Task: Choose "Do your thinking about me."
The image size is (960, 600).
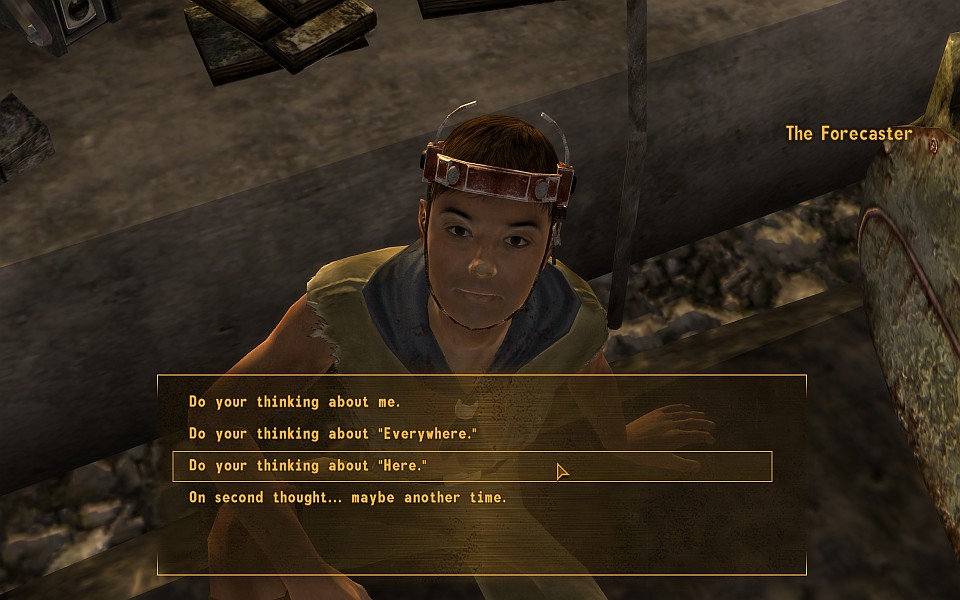Action: pos(295,402)
